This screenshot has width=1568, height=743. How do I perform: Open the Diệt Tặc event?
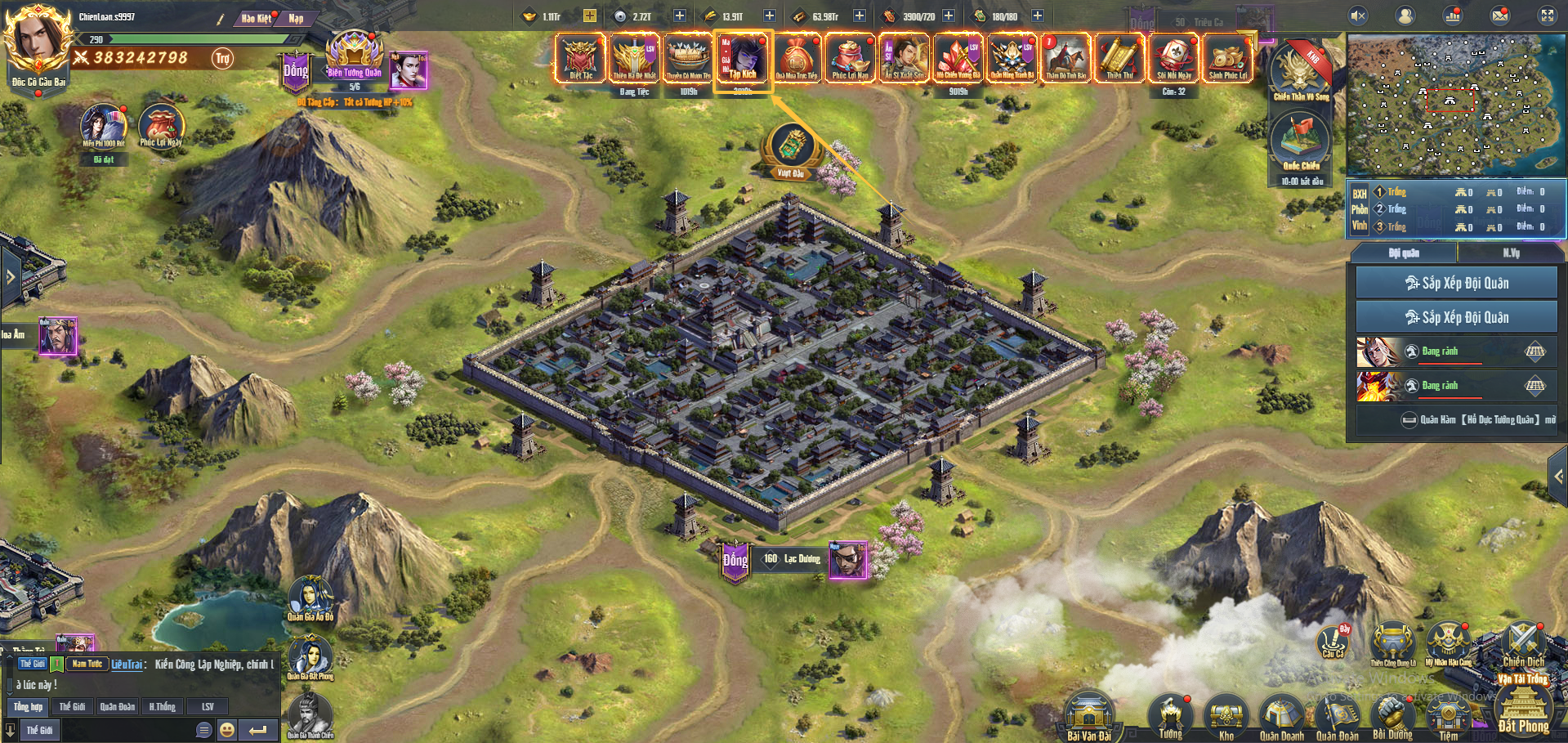(x=580, y=58)
